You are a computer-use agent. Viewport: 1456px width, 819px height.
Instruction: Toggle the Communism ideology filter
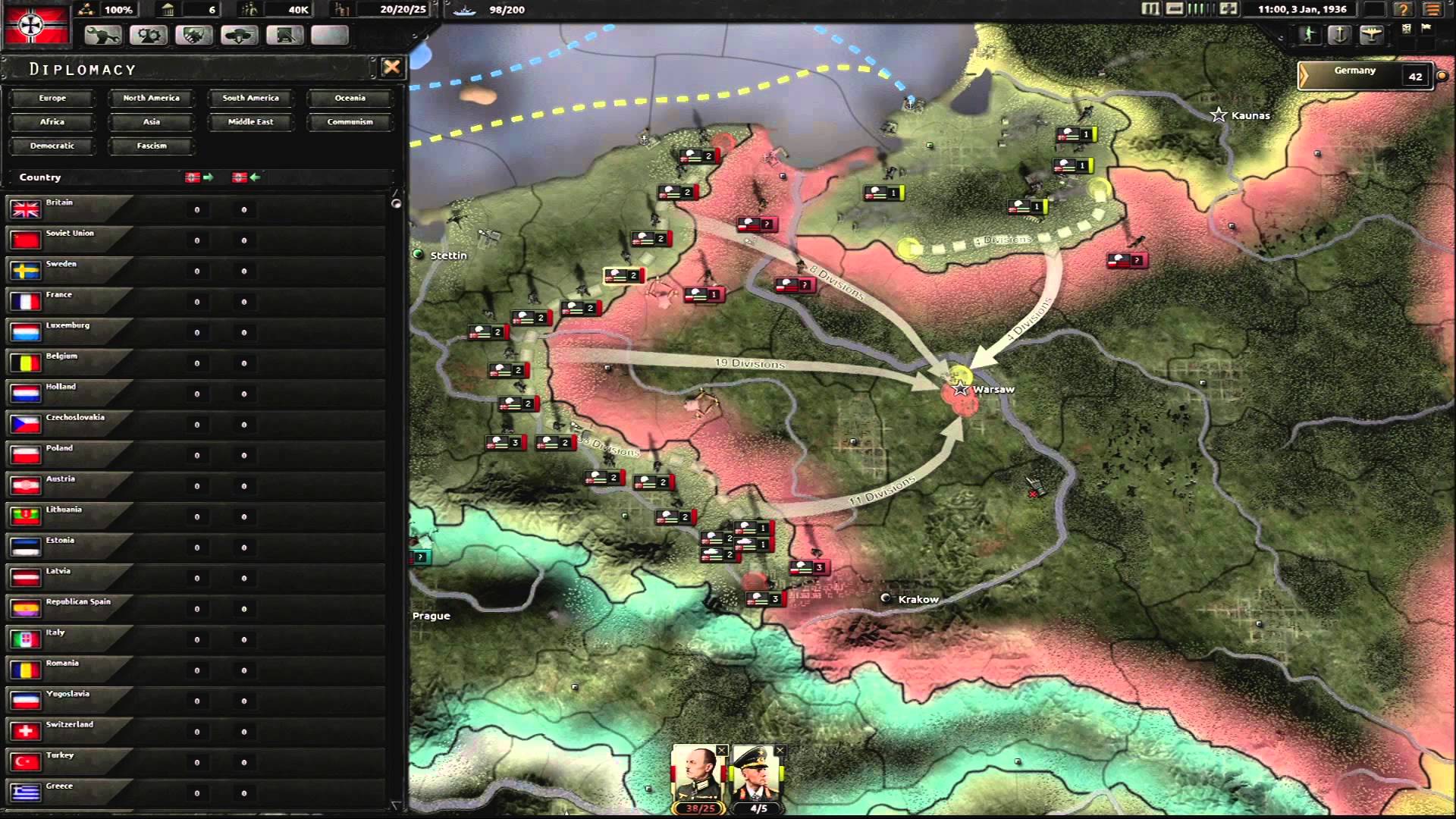tap(350, 121)
